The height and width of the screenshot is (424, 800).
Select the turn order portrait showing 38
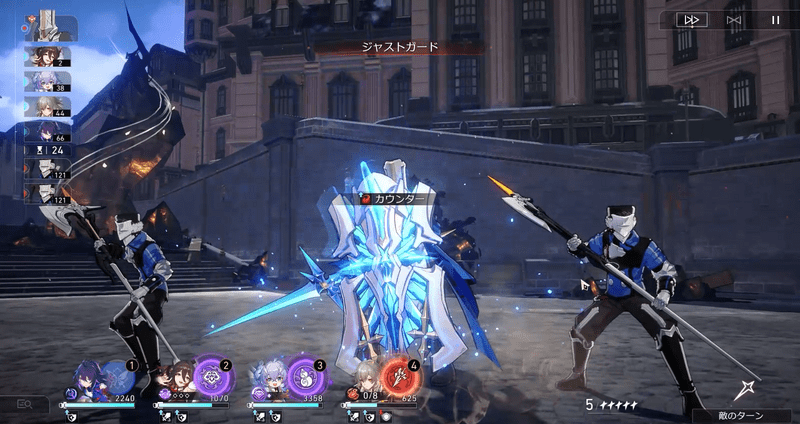point(46,81)
